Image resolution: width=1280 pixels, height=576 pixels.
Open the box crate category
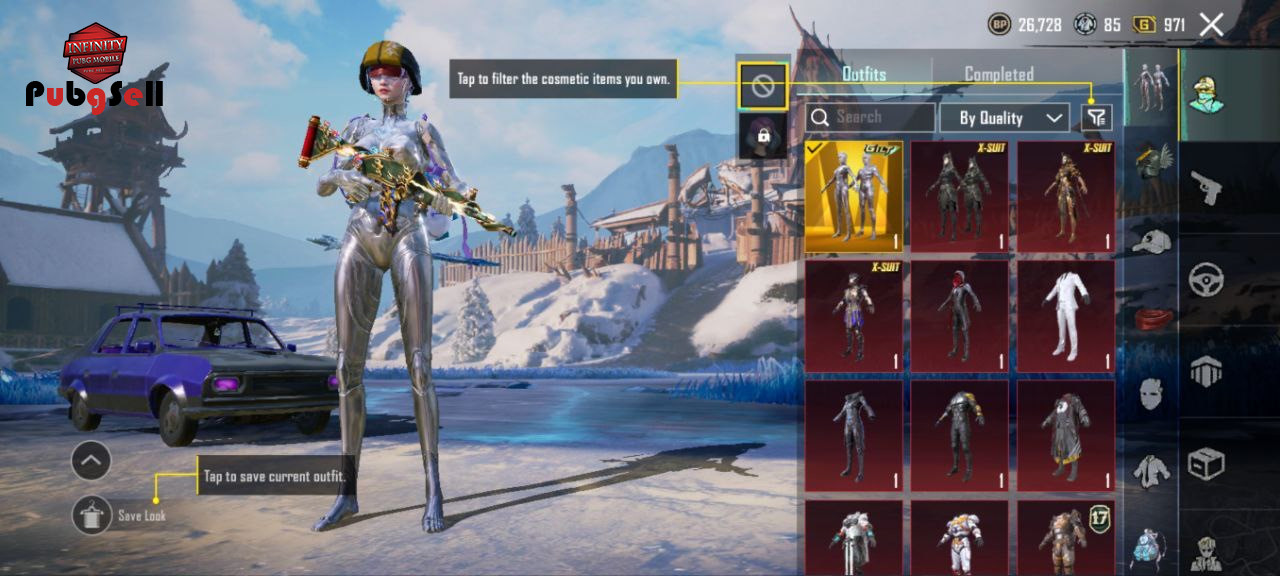coord(1206,463)
